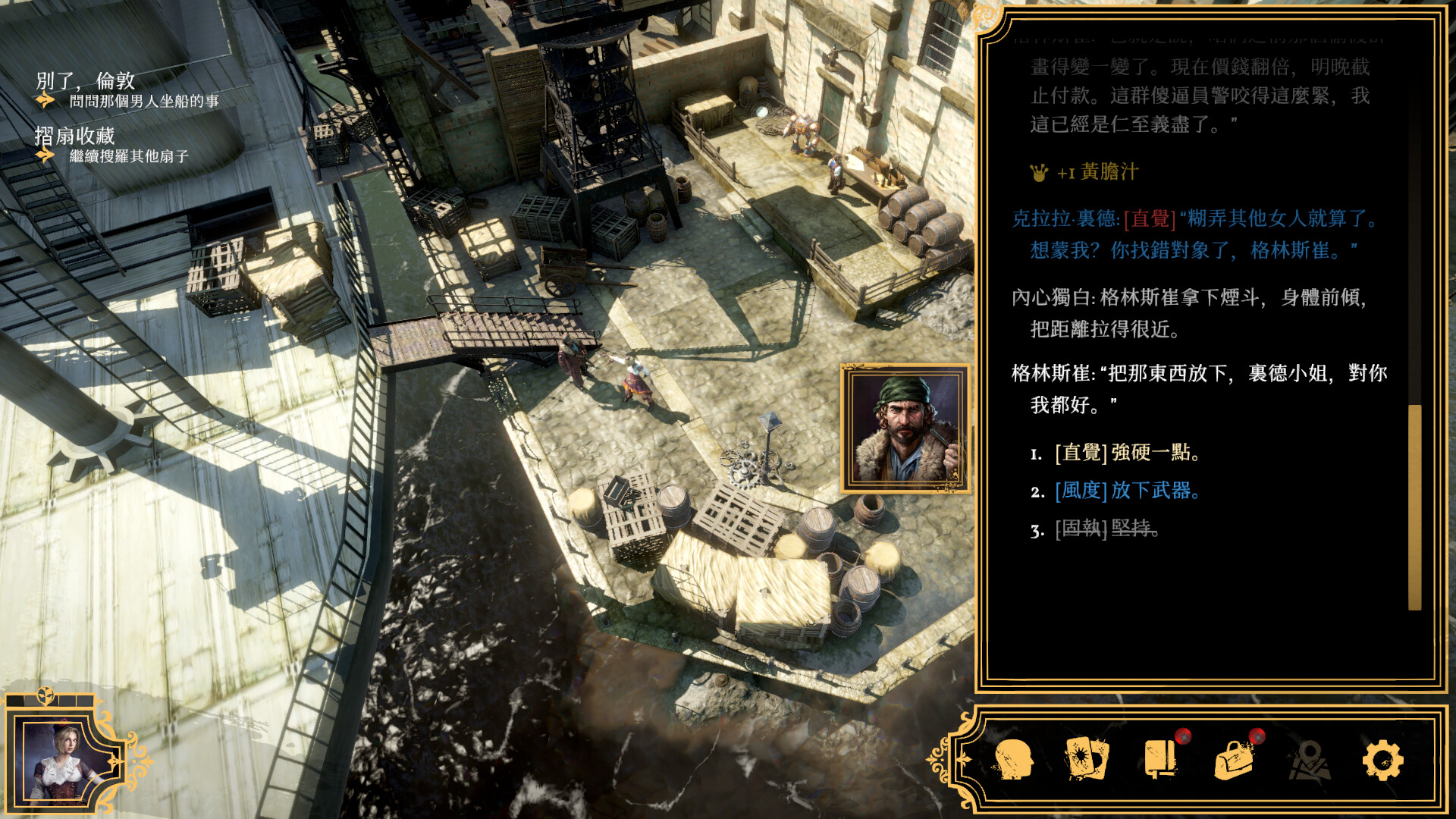Select the 摺扇收藏 quest tracker entry
This screenshot has height=819, width=1456.
(75, 136)
